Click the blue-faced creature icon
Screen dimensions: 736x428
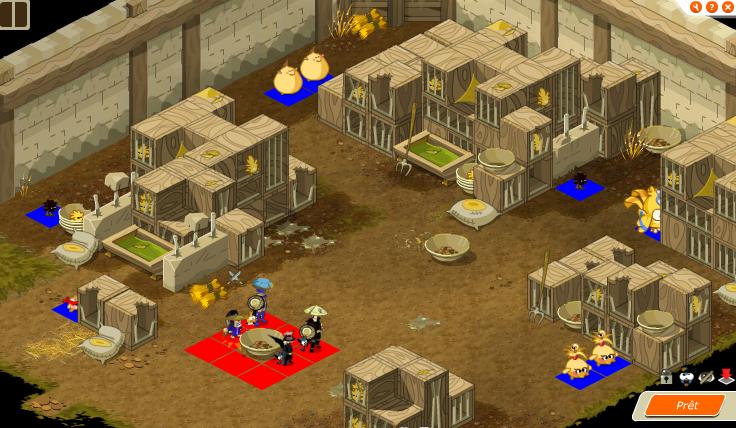(x=686, y=377)
